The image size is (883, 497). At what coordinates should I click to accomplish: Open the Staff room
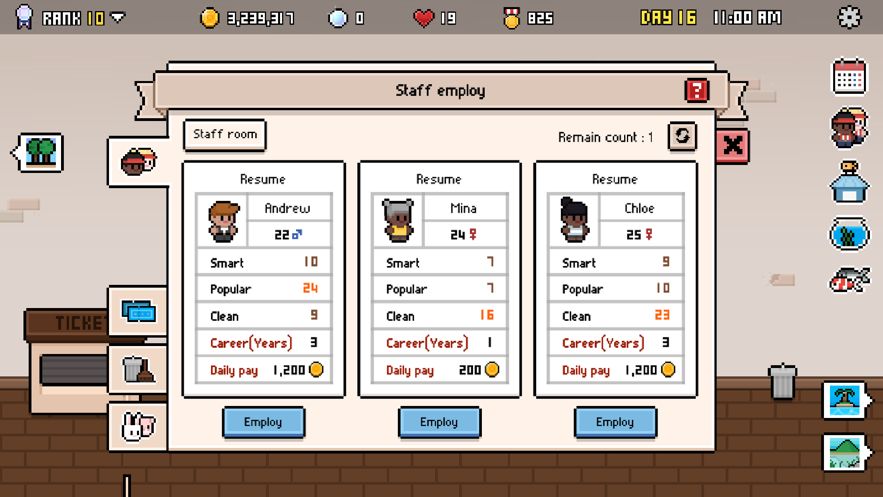(x=225, y=135)
